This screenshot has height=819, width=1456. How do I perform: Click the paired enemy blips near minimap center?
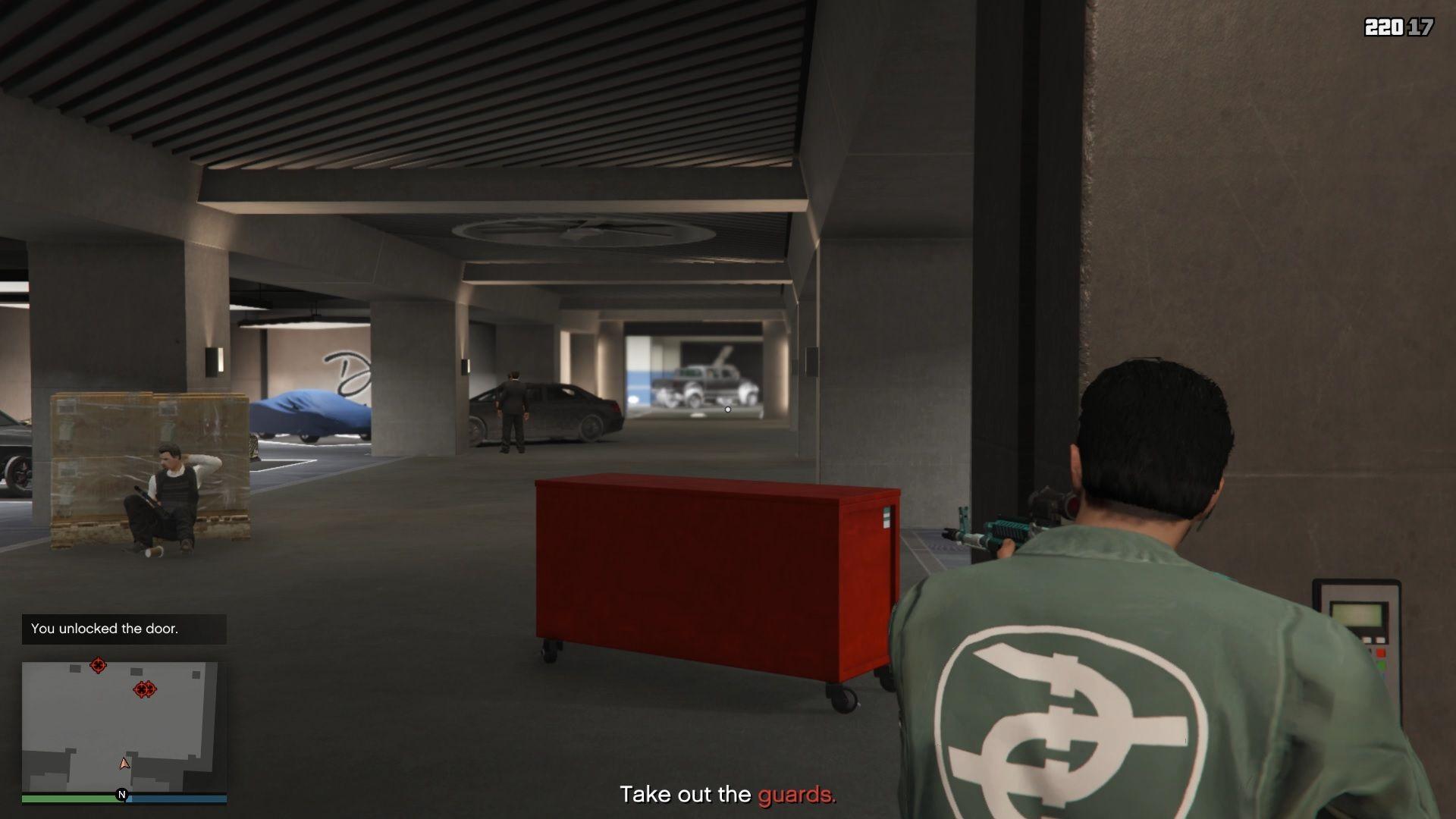coord(144,690)
